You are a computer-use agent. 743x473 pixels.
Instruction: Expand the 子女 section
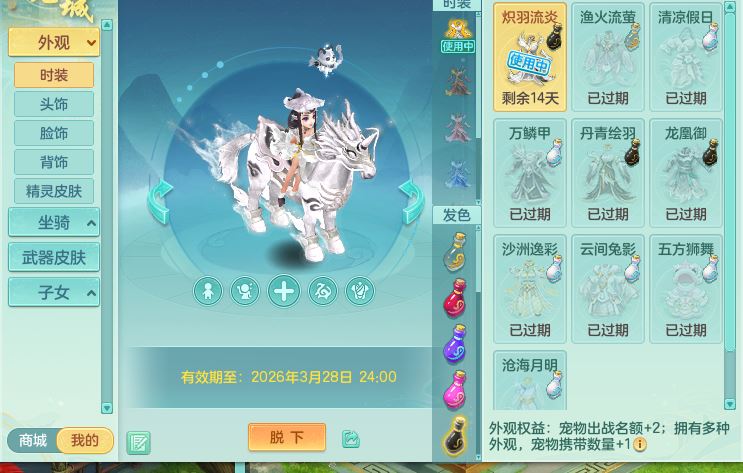[x=54, y=292]
